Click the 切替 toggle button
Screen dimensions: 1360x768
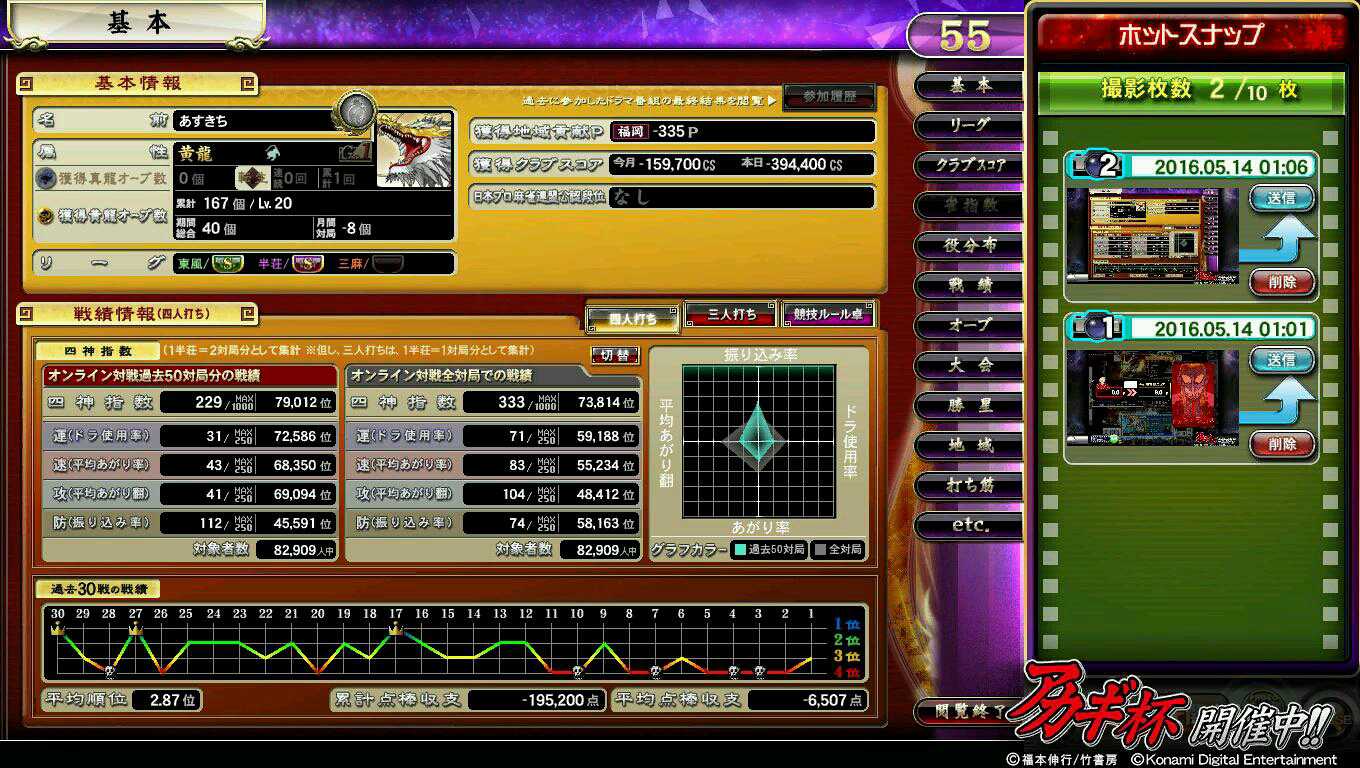[x=615, y=355]
